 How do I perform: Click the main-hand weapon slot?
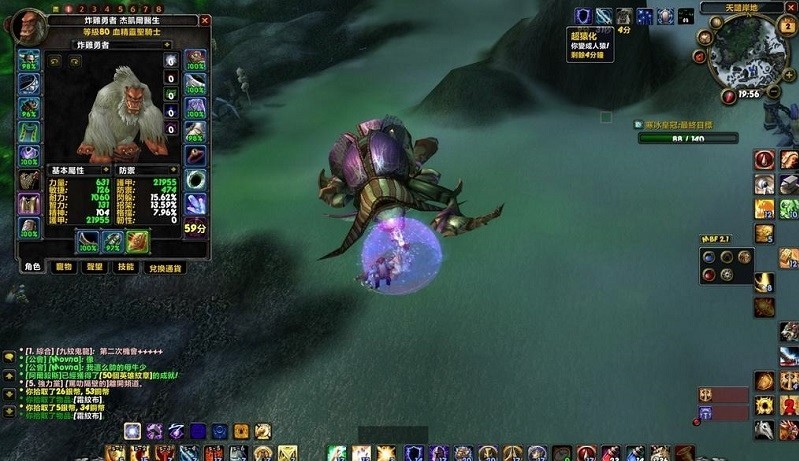pos(87,241)
